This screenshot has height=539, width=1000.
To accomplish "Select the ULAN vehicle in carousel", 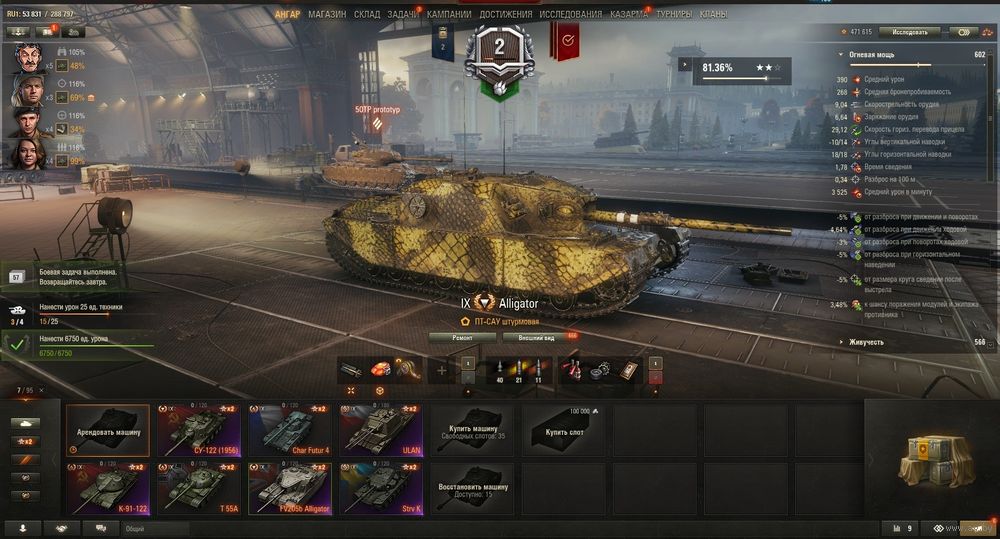I will point(382,430).
